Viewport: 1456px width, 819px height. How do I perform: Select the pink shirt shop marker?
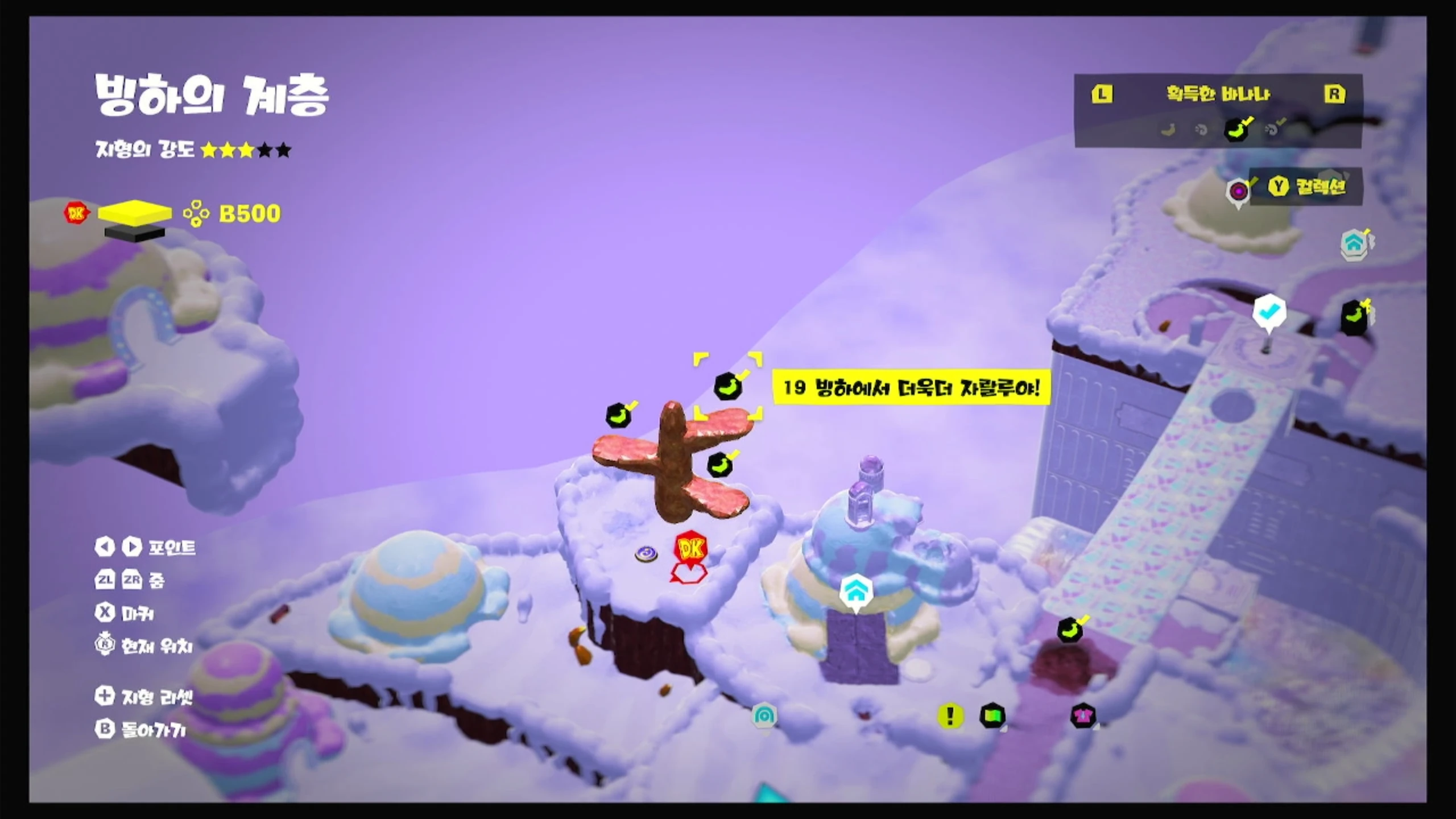pyautogui.click(x=1082, y=715)
